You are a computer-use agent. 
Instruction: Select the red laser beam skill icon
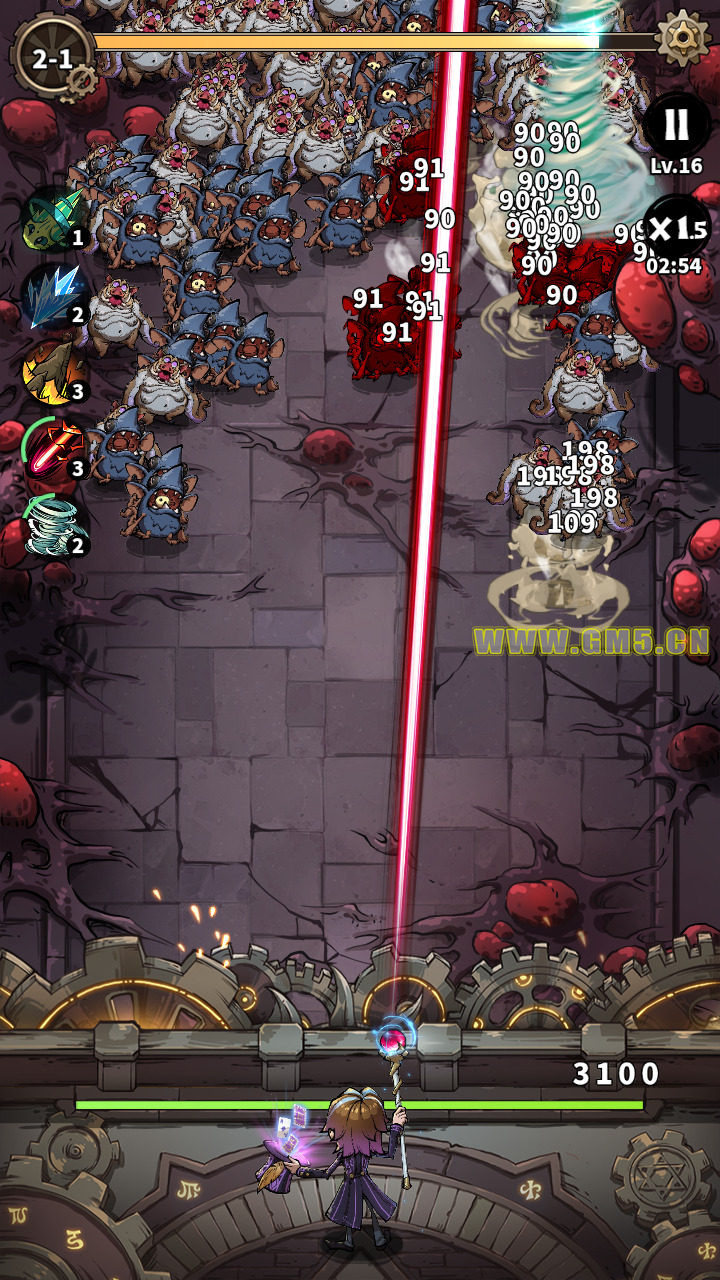[x=55, y=446]
